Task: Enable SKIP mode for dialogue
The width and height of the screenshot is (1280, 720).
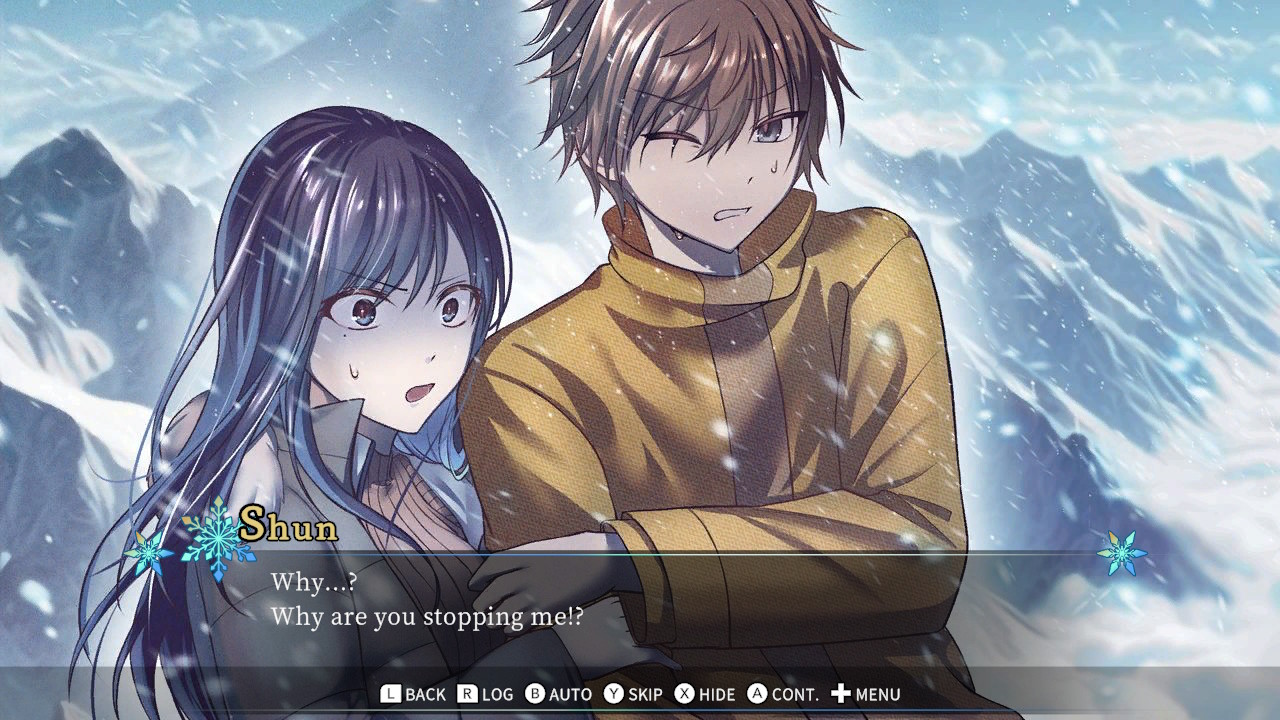Action: pyautogui.click(x=645, y=693)
